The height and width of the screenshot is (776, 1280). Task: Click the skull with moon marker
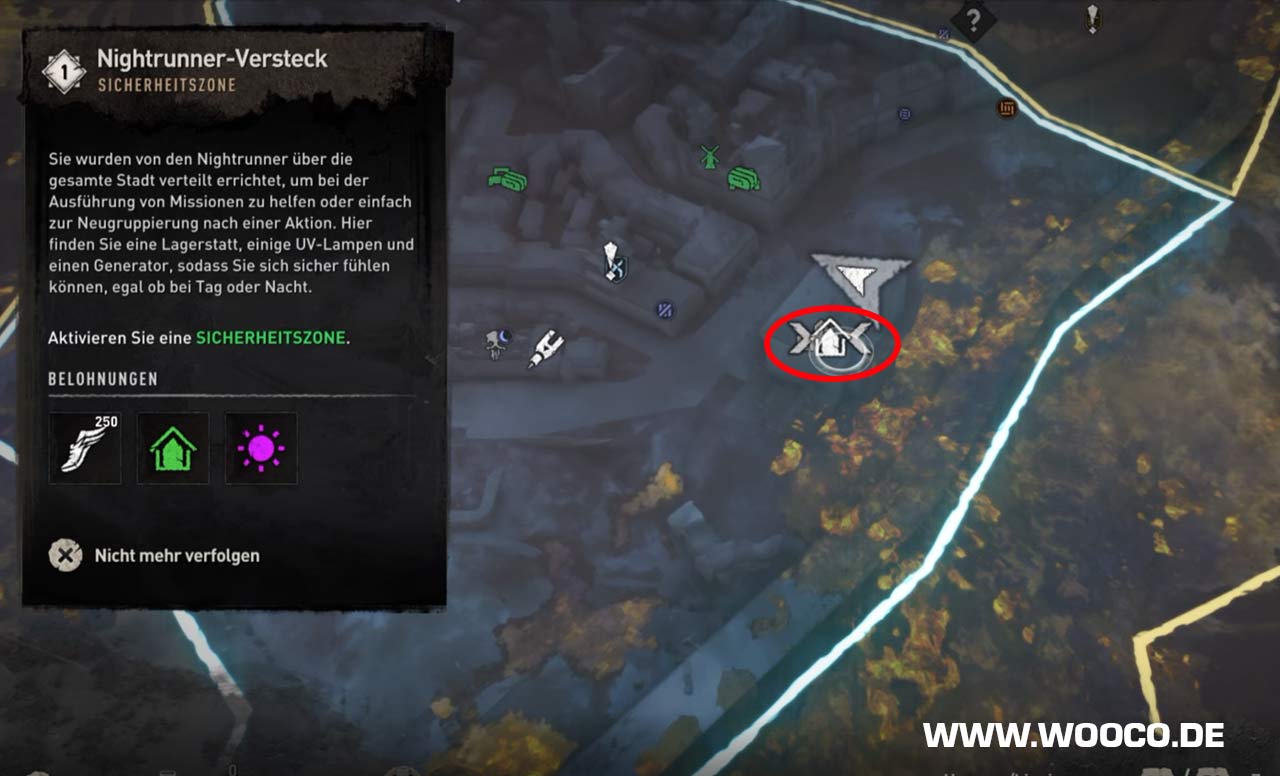(496, 342)
